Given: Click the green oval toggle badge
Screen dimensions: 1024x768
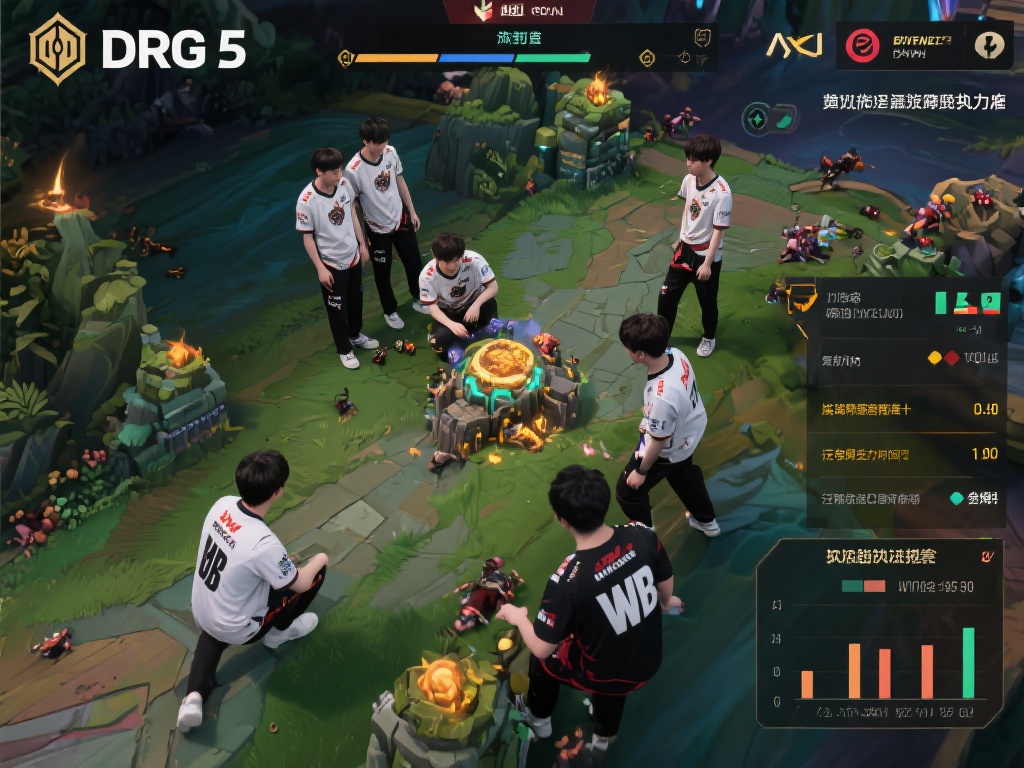Looking at the screenshot, I should (x=769, y=119).
